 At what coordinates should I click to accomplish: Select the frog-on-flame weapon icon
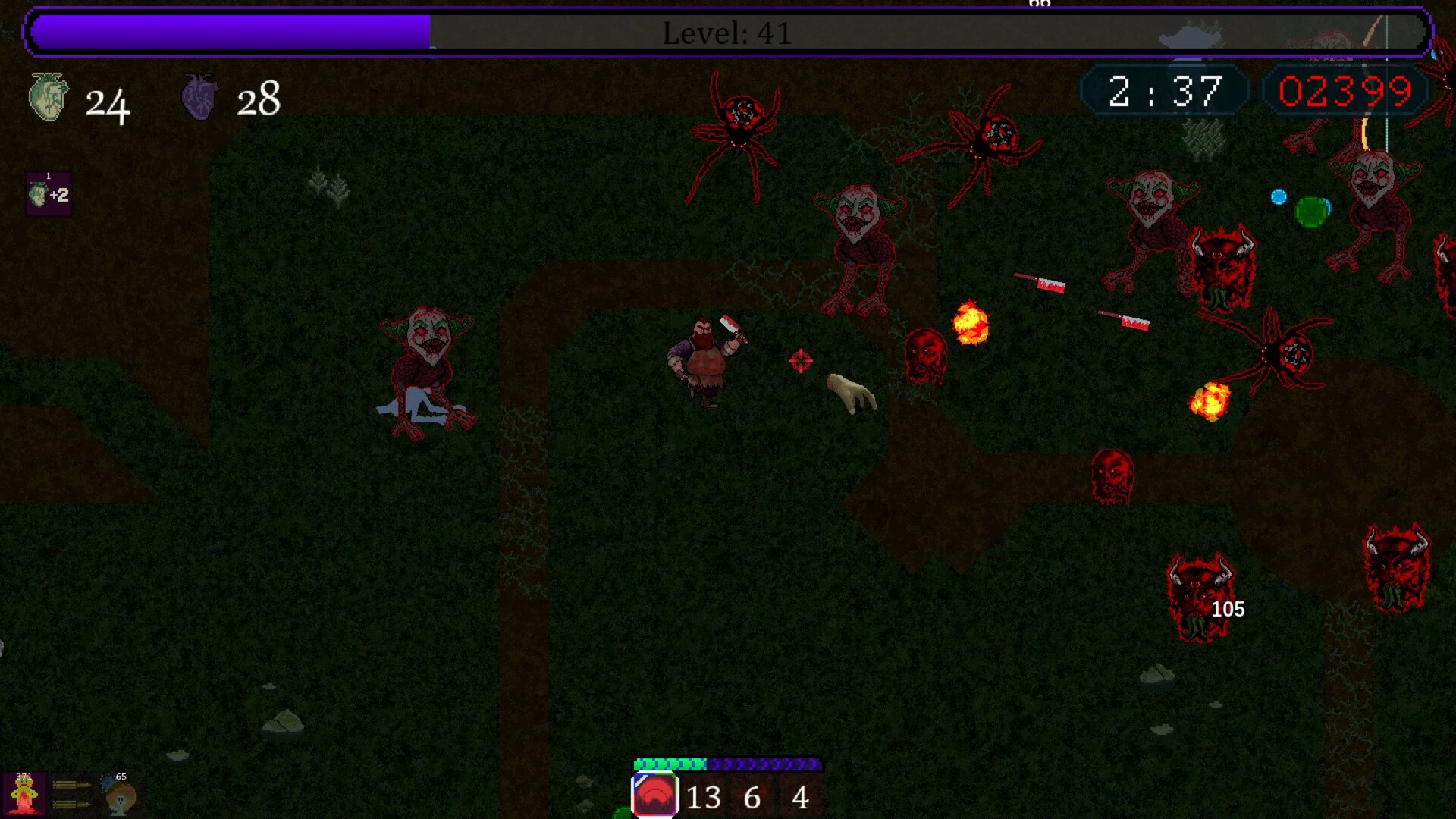tap(24, 795)
